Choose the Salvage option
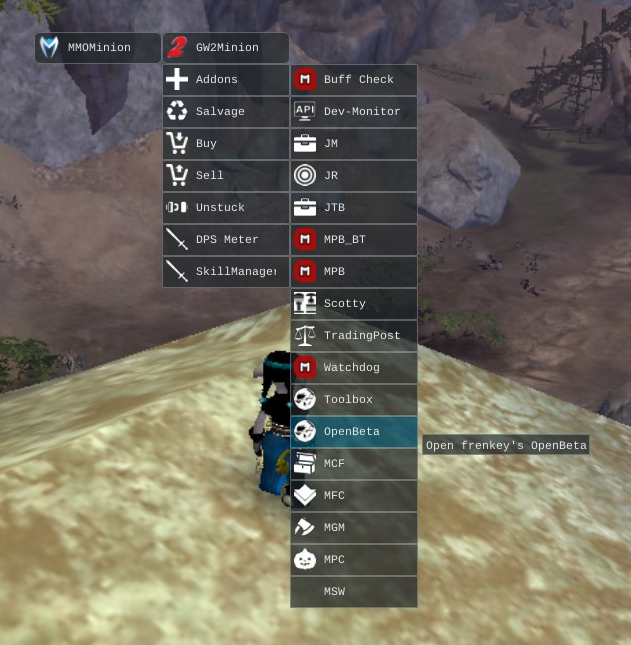The image size is (631, 645). tap(226, 112)
